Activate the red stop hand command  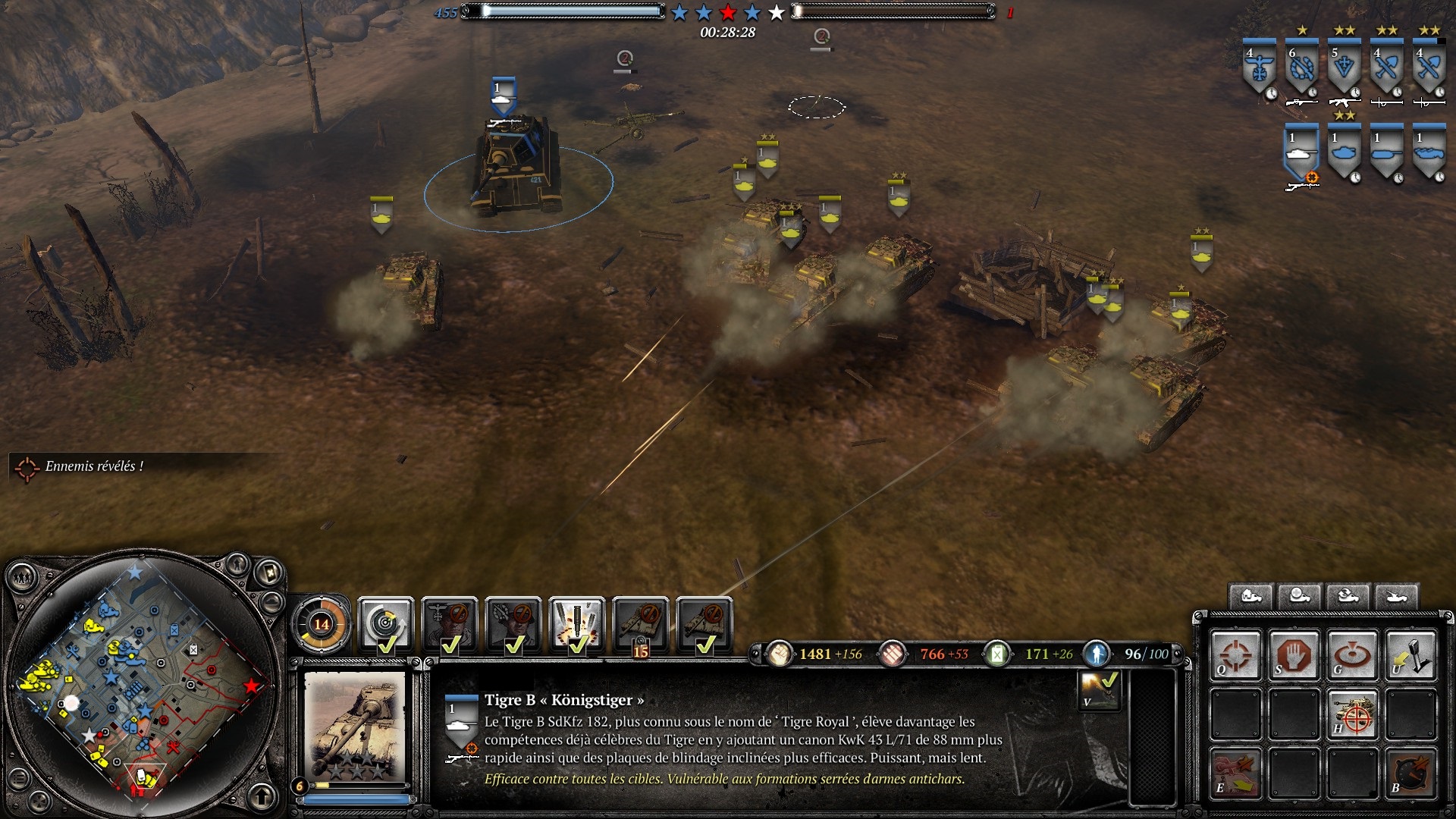[1294, 655]
